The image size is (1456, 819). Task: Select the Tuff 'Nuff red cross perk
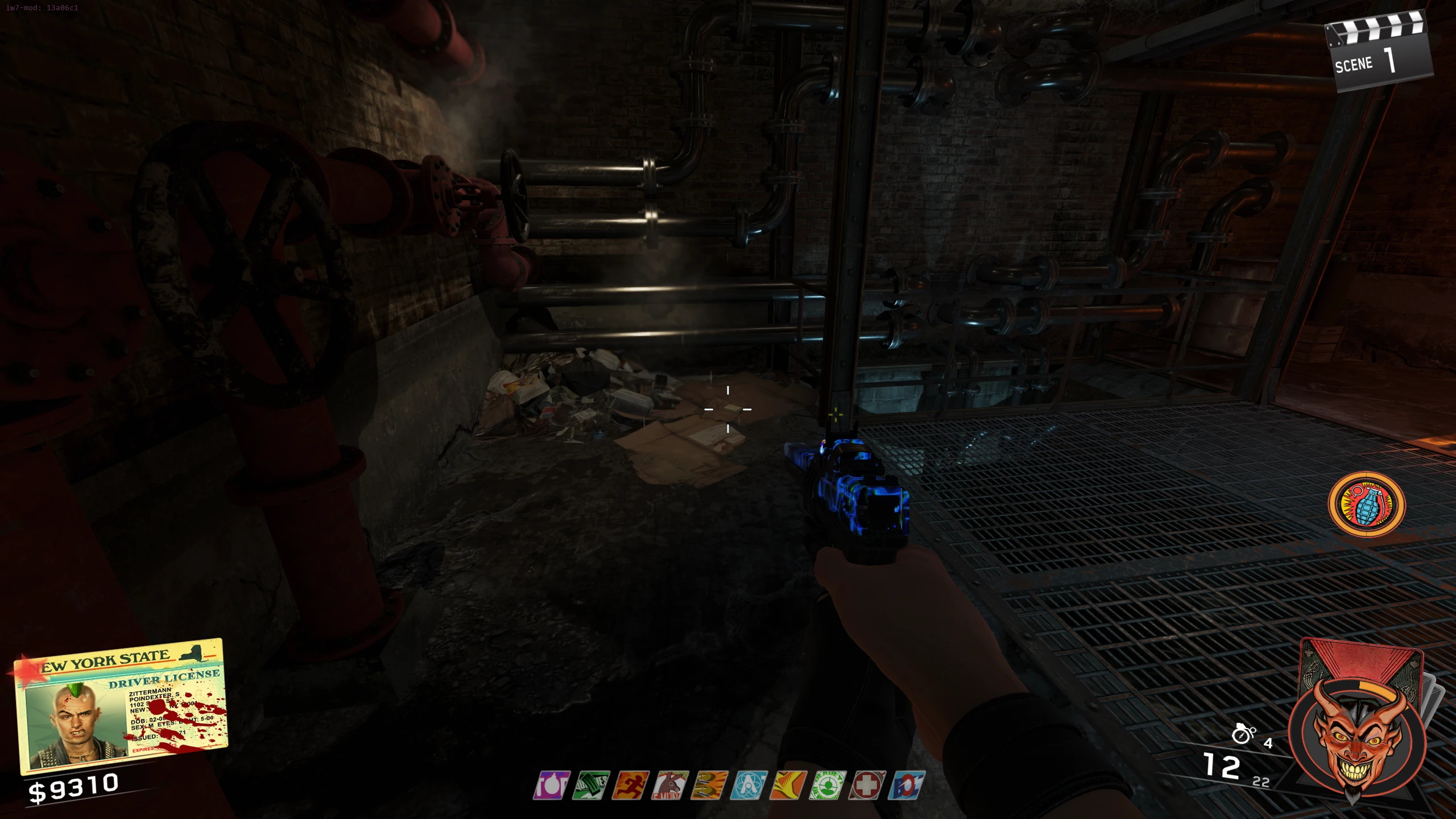pos(867,785)
